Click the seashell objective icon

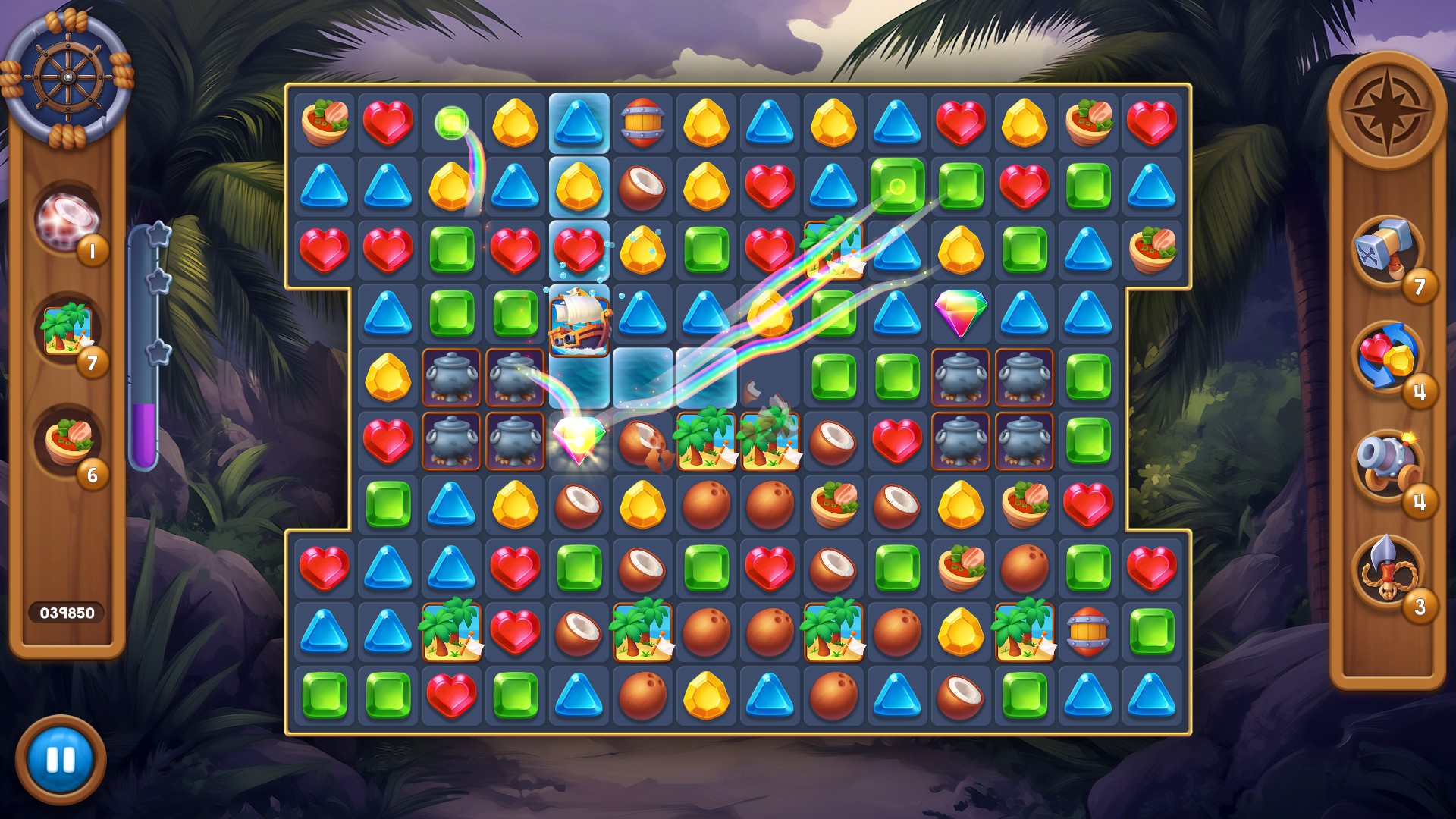(67, 218)
